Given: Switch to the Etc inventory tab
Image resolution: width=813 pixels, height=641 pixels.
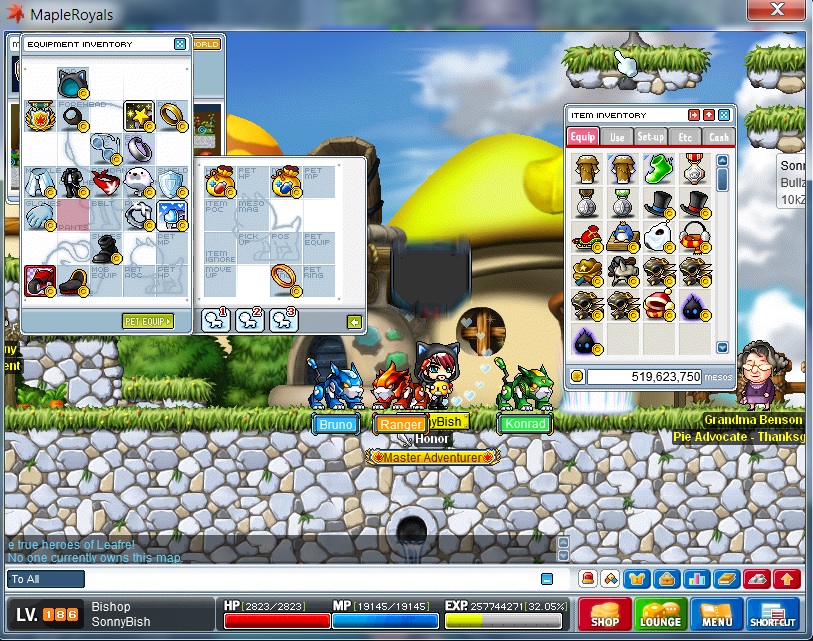Looking at the screenshot, I should tap(685, 137).
